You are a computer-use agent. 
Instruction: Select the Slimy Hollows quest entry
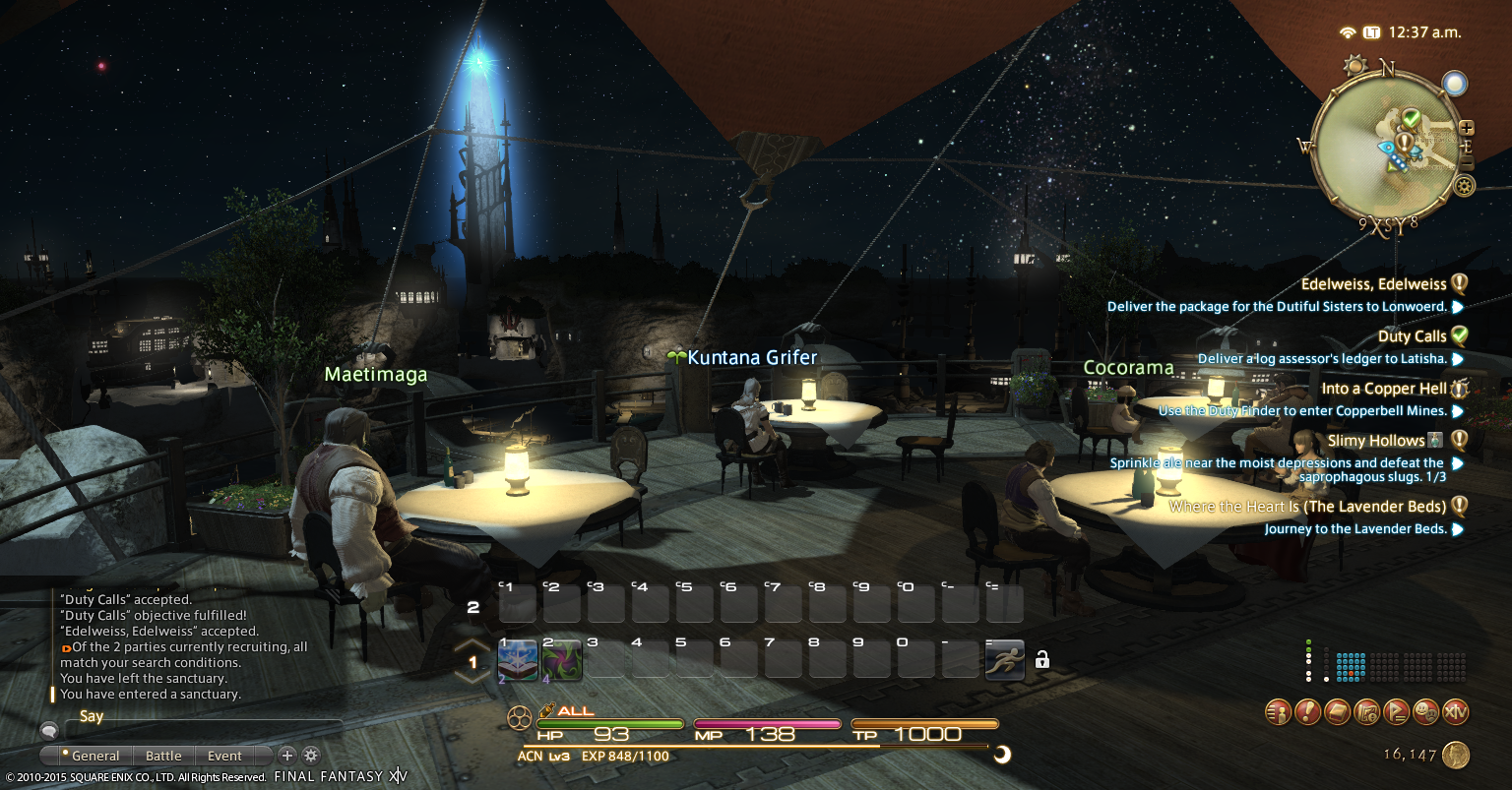click(x=1376, y=441)
